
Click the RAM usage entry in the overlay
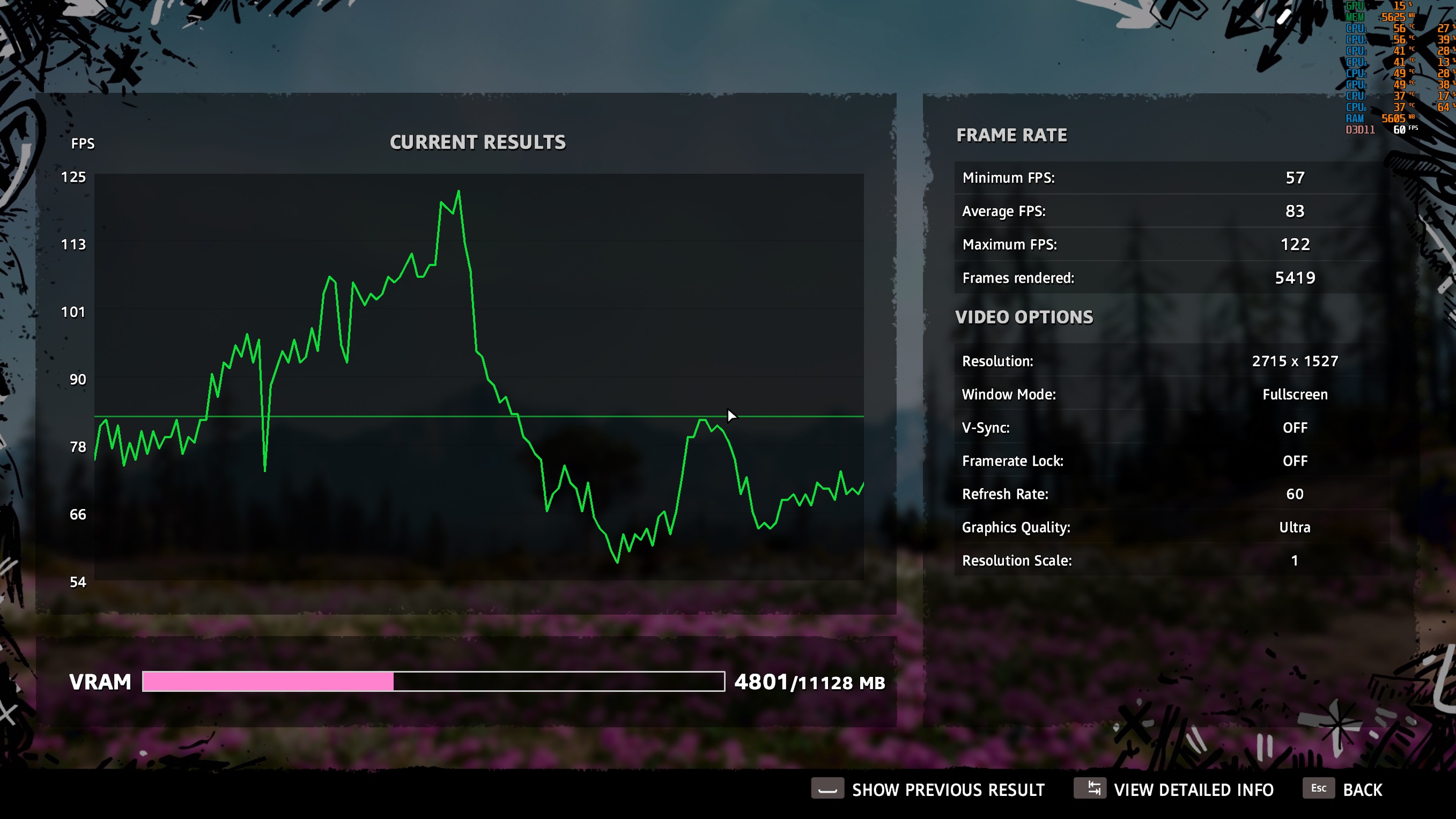click(1375, 118)
